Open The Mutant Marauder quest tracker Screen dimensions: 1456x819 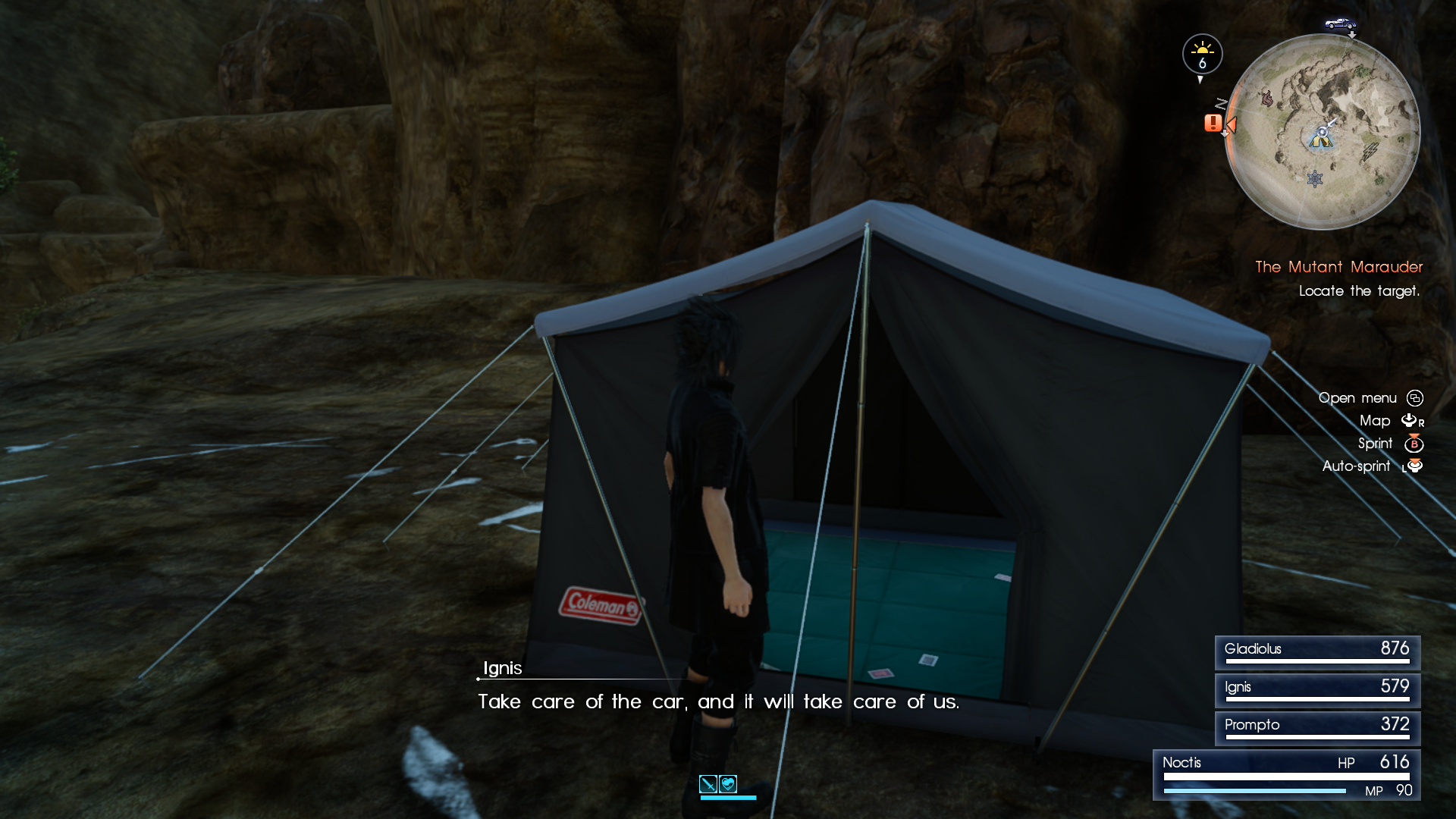[x=1338, y=267]
